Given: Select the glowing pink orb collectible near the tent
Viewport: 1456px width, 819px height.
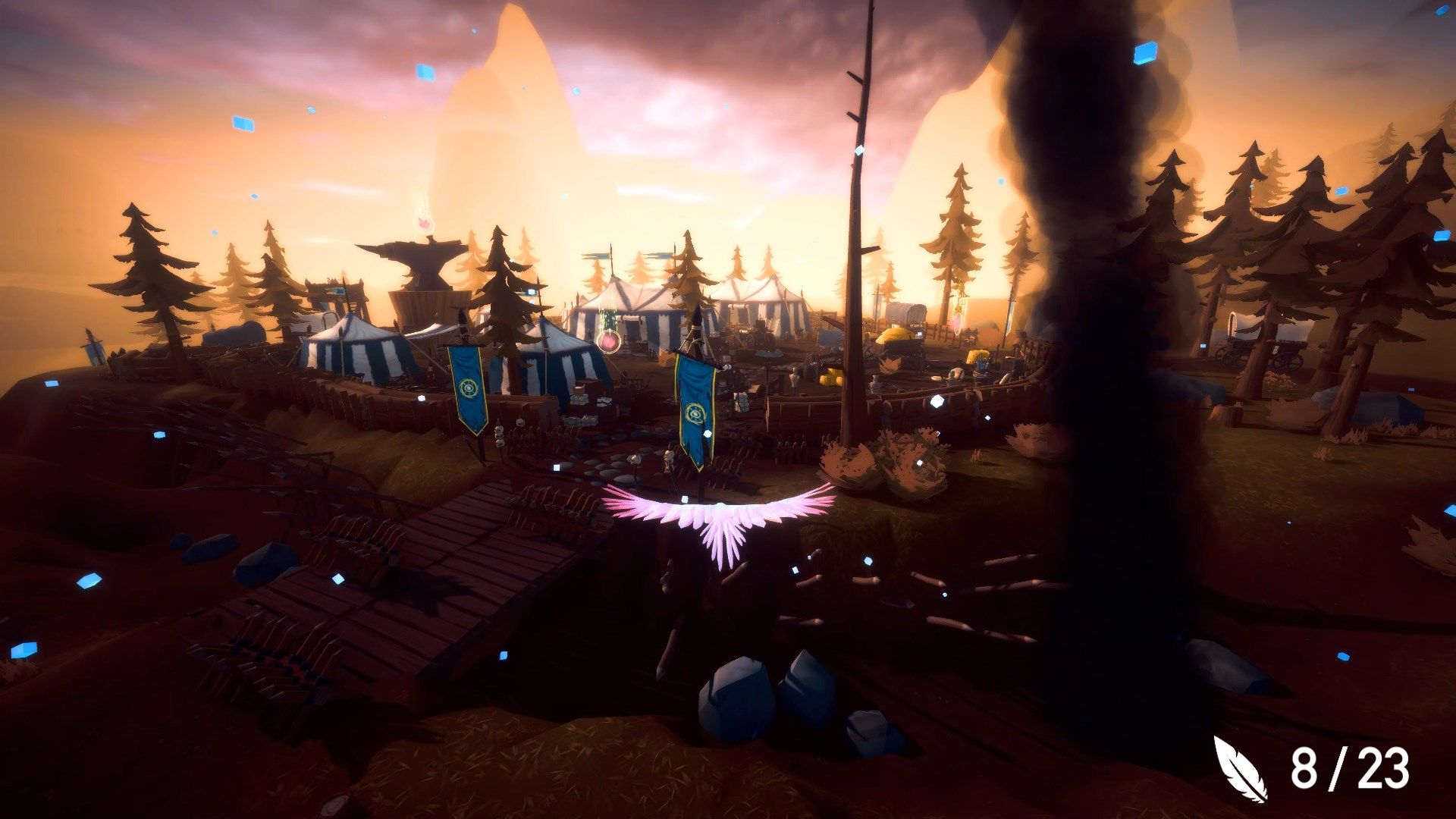Looking at the screenshot, I should [x=609, y=340].
